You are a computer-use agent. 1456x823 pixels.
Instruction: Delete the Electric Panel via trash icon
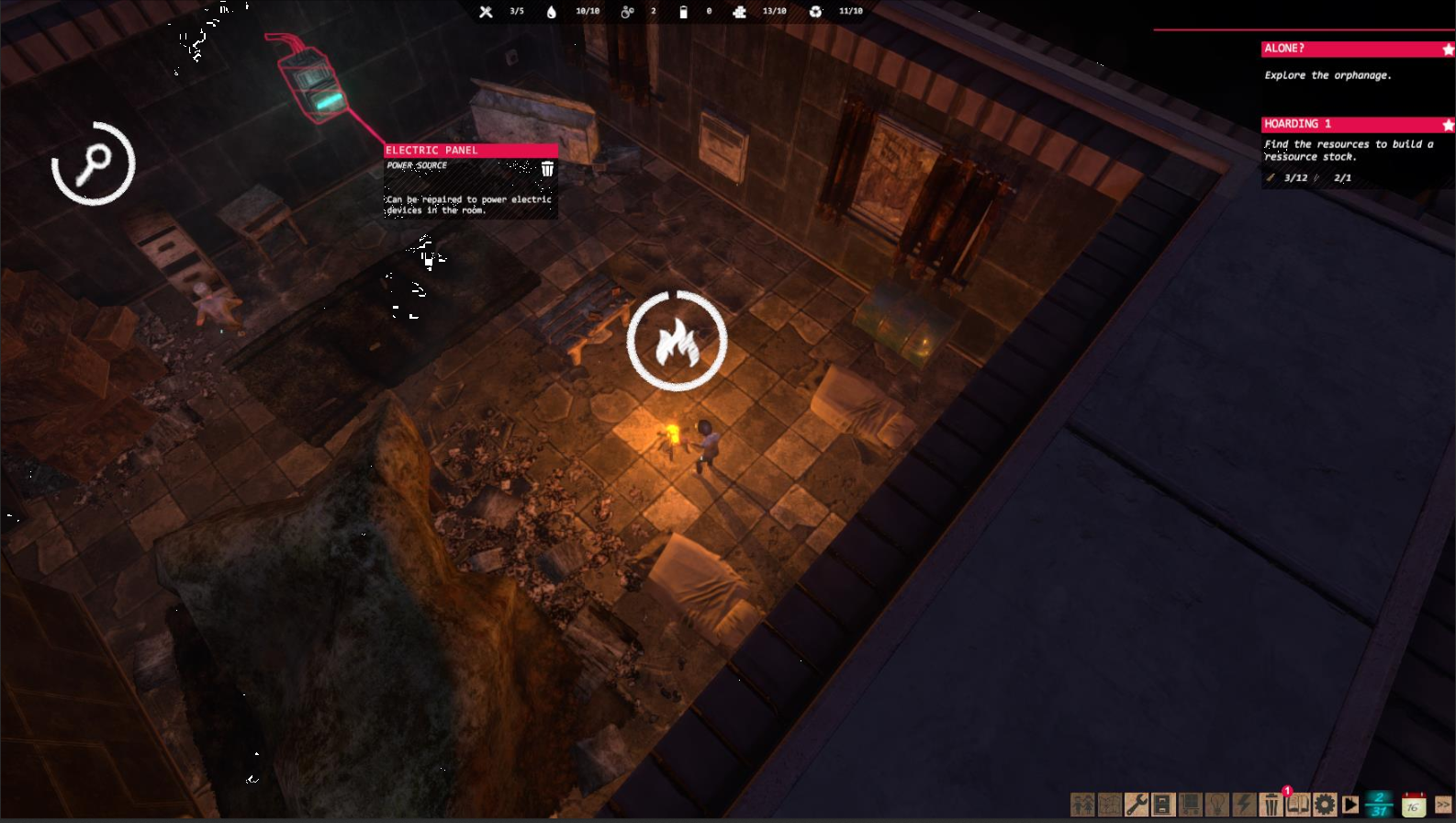(x=547, y=168)
